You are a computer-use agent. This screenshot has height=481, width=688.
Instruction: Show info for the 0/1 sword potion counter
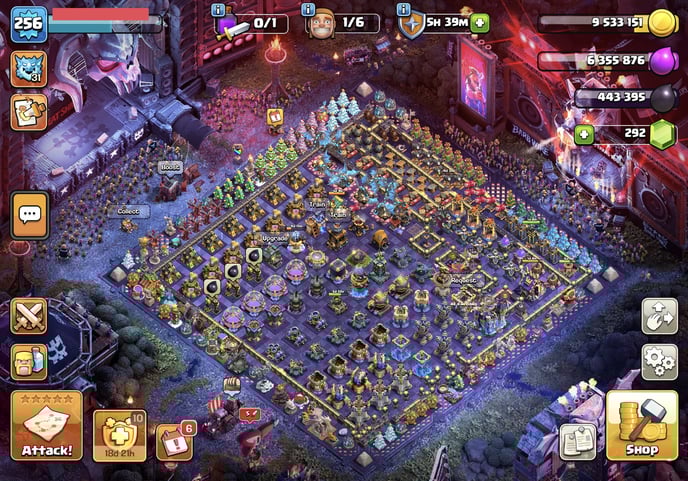pyautogui.click(x=218, y=9)
